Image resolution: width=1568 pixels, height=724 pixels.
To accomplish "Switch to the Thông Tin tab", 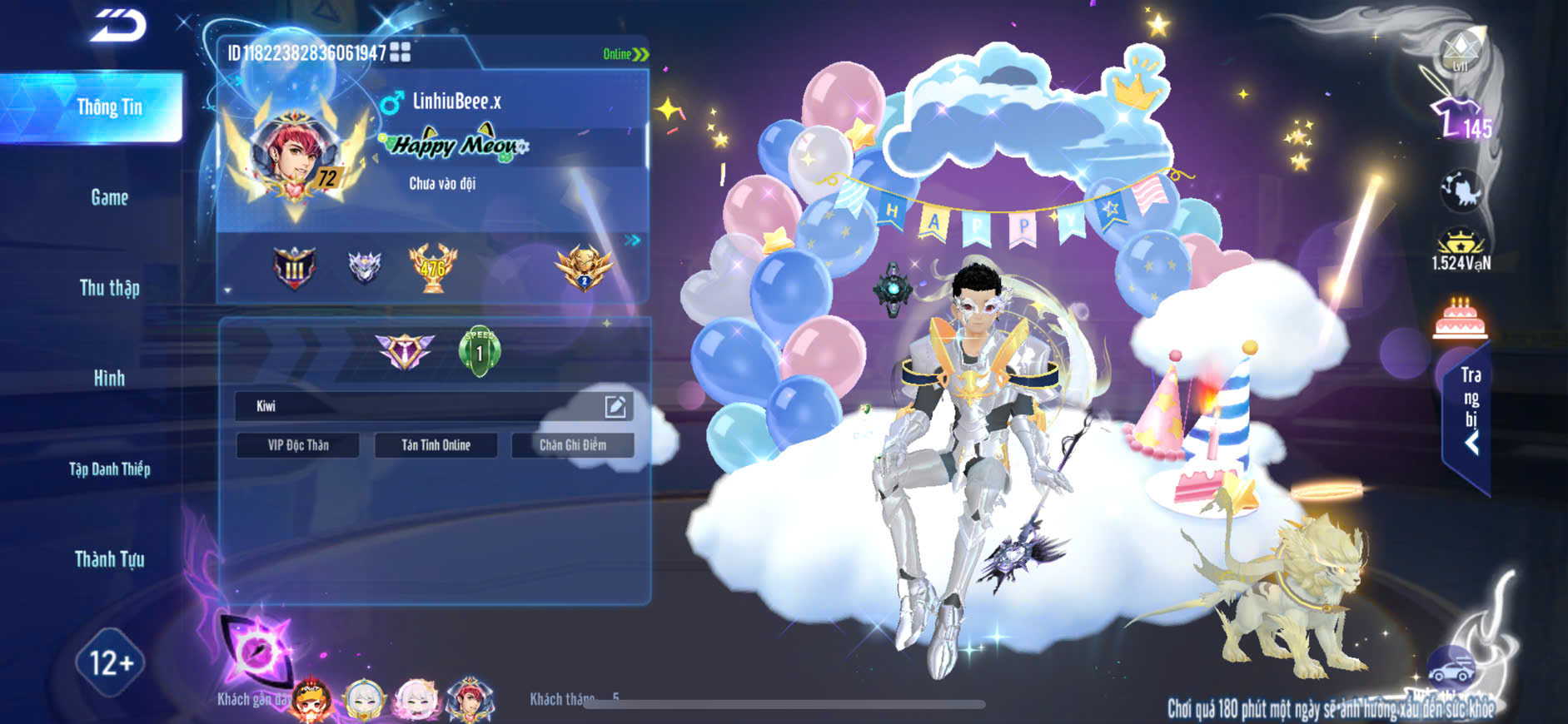I will tap(109, 107).
